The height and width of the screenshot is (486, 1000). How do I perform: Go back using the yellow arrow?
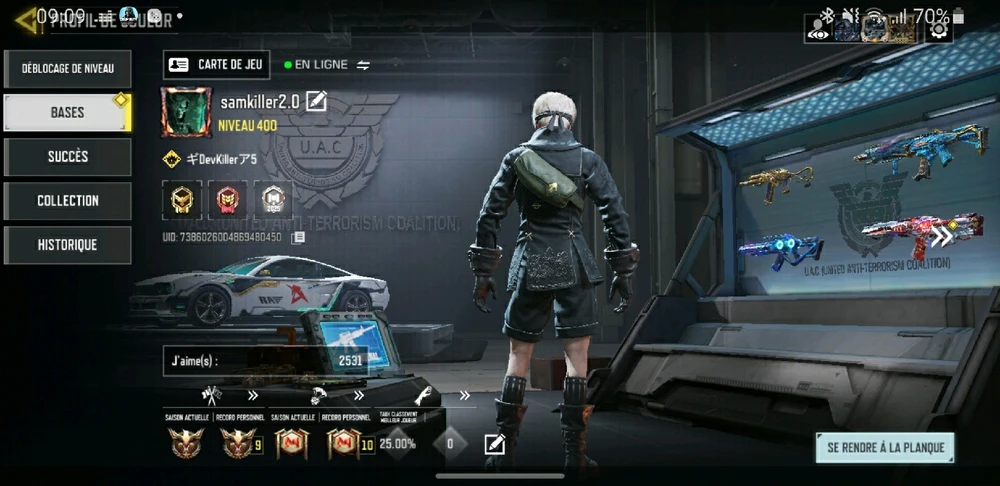click(x=24, y=20)
